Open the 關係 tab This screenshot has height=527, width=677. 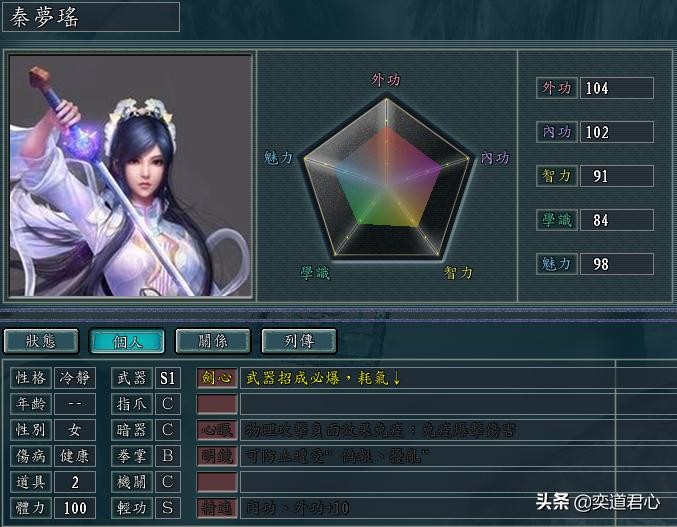pos(213,341)
